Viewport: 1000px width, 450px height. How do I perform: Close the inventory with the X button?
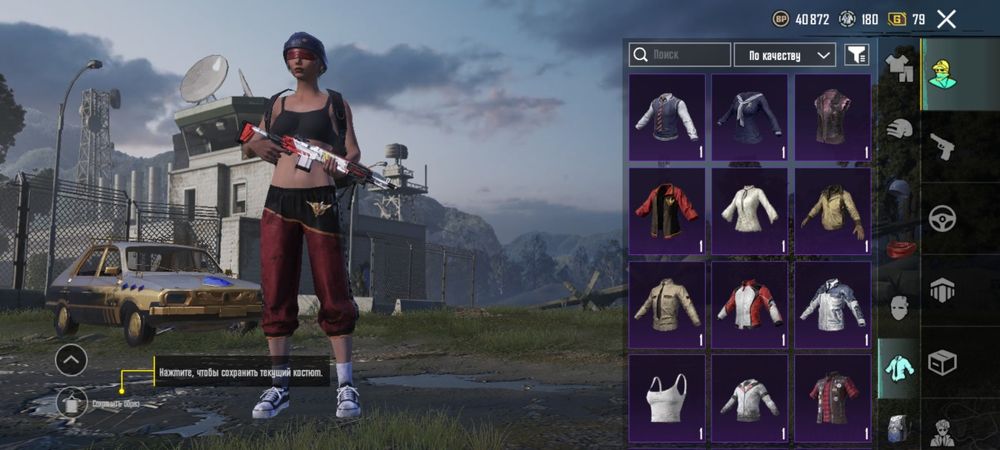coord(946,18)
